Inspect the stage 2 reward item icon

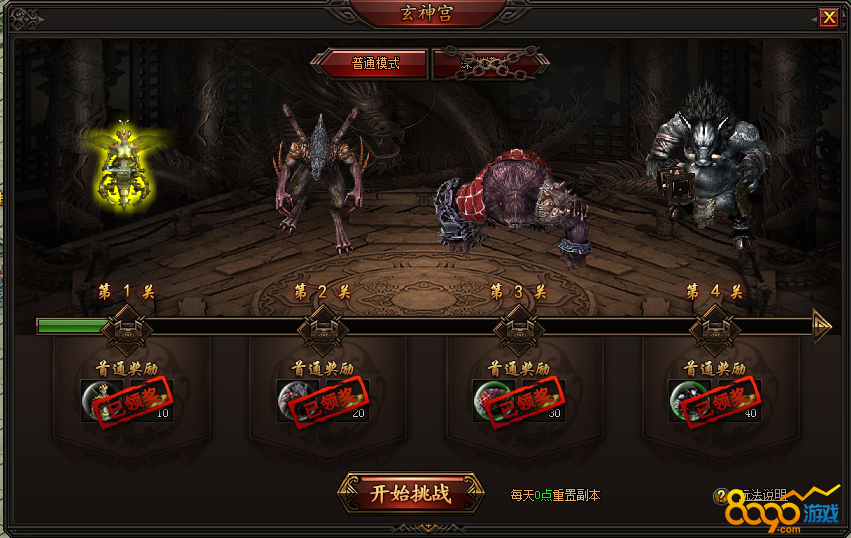pyautogui.click(x=292, y=399)
